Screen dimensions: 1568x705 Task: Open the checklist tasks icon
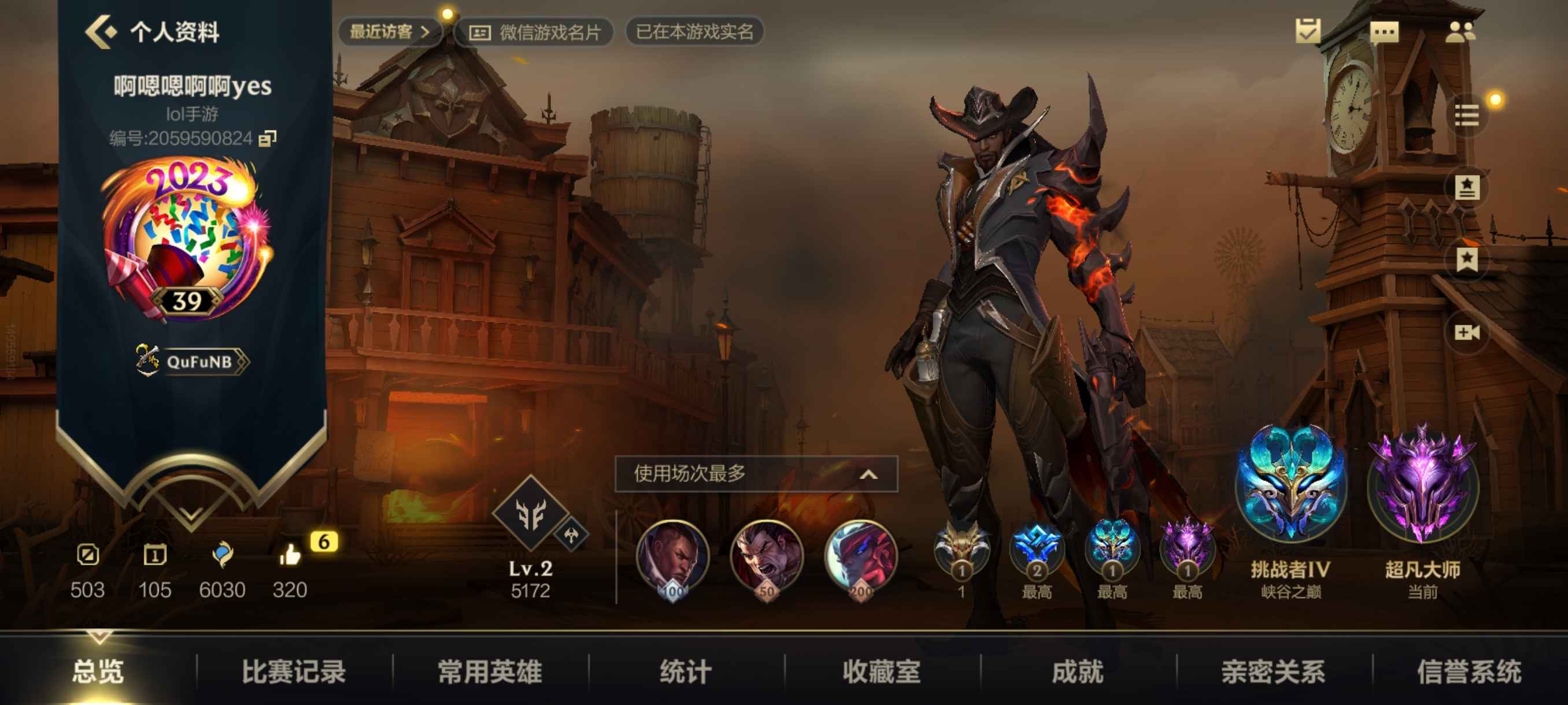tap(1307, 32)
